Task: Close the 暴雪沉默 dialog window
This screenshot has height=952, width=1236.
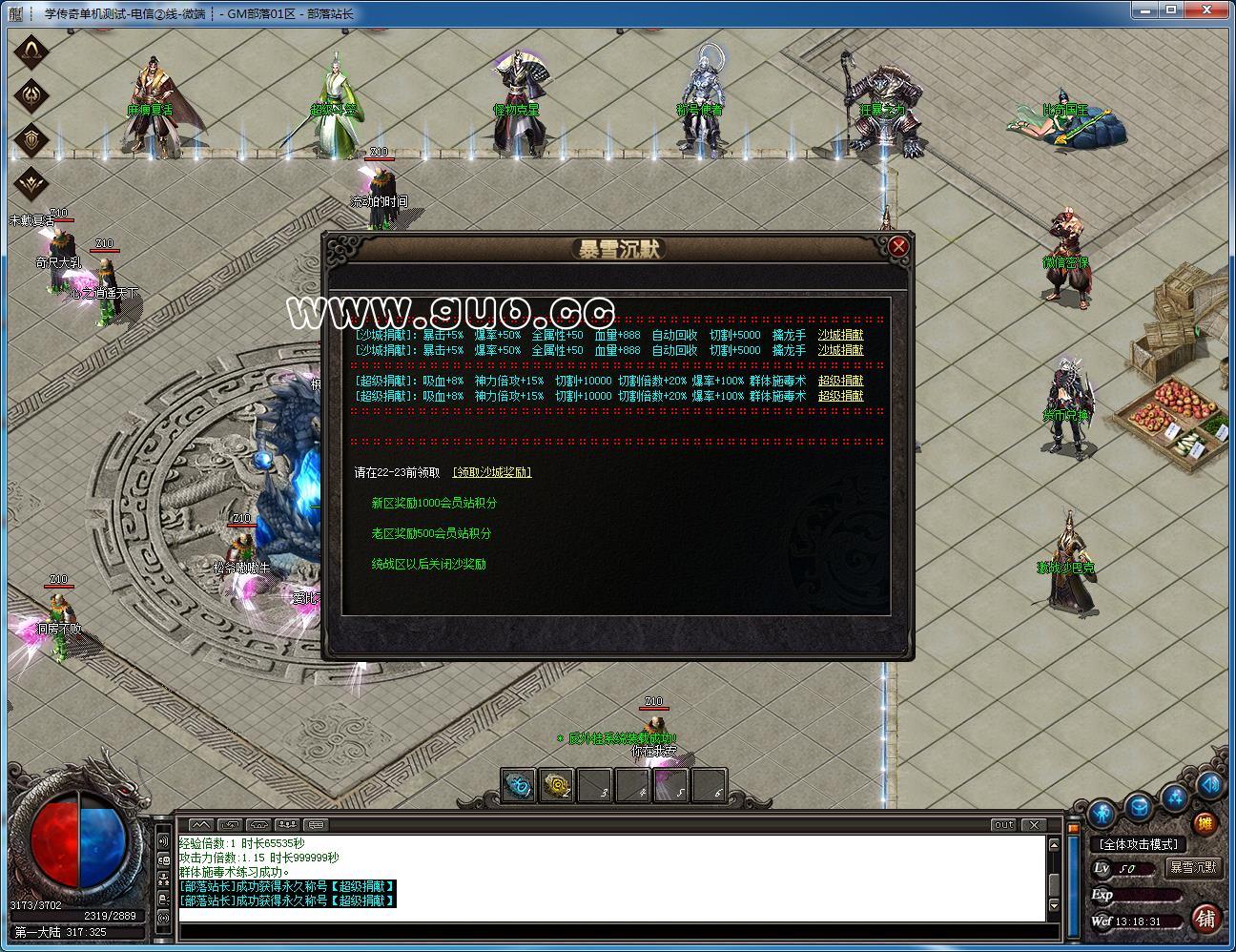Action: (897, 246)
